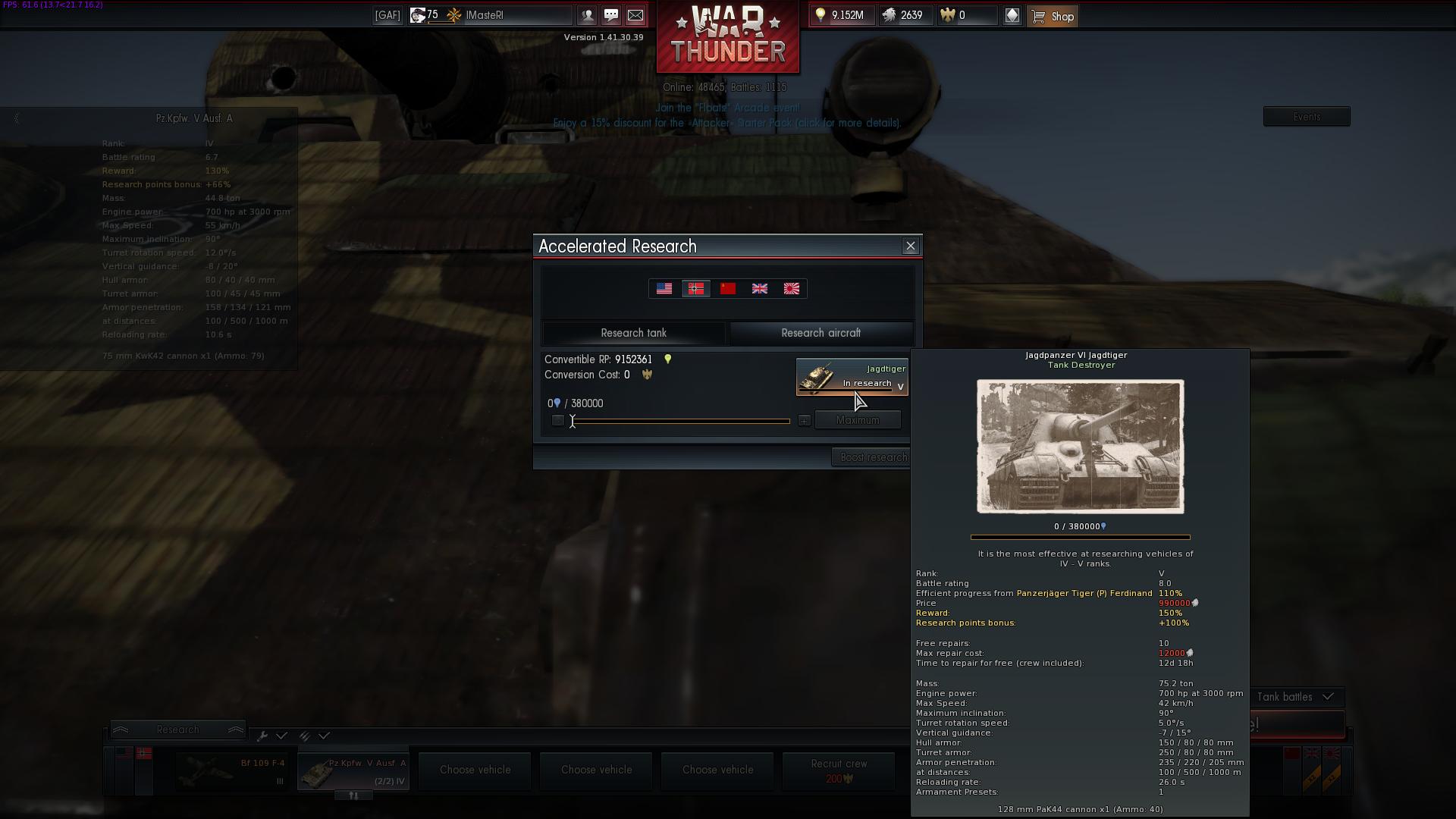1456x819 pixels.
Task: Select the repair wrench icon
Action: (263, 736)
